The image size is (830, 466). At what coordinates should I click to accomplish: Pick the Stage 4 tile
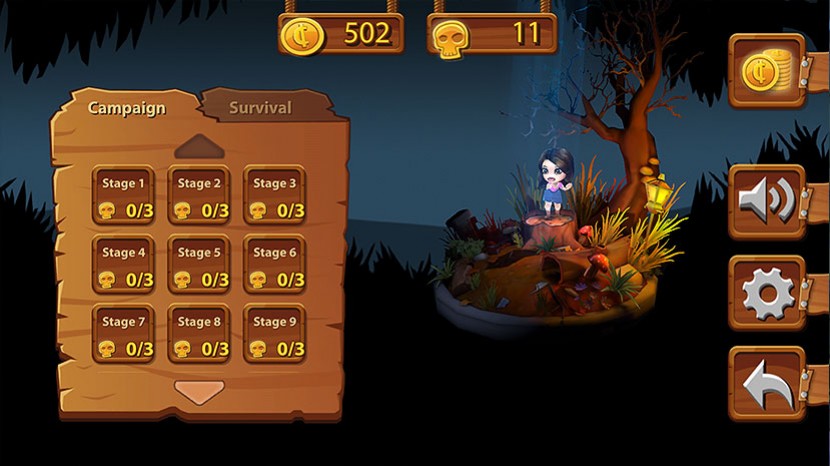(124, 265)
